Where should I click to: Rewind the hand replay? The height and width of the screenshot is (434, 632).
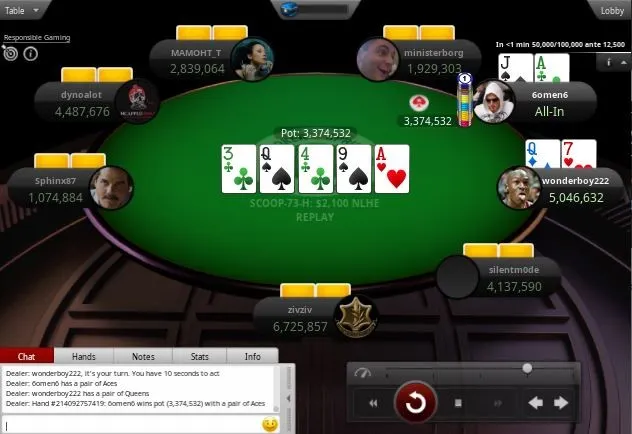pyautogui.click(x=373, y=403)
